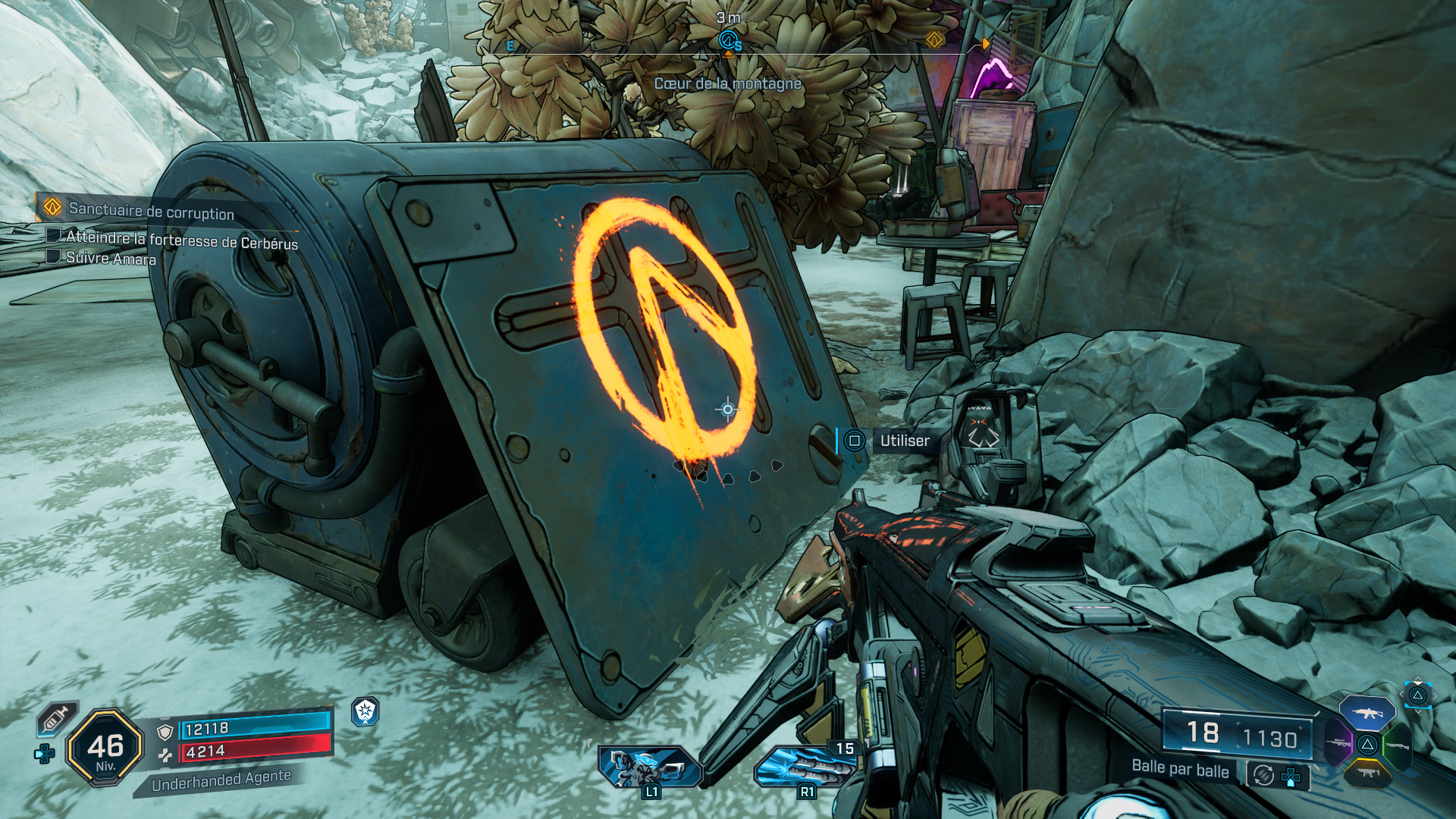
Task: Click the Suivre Amara objective
Action: 111,259
